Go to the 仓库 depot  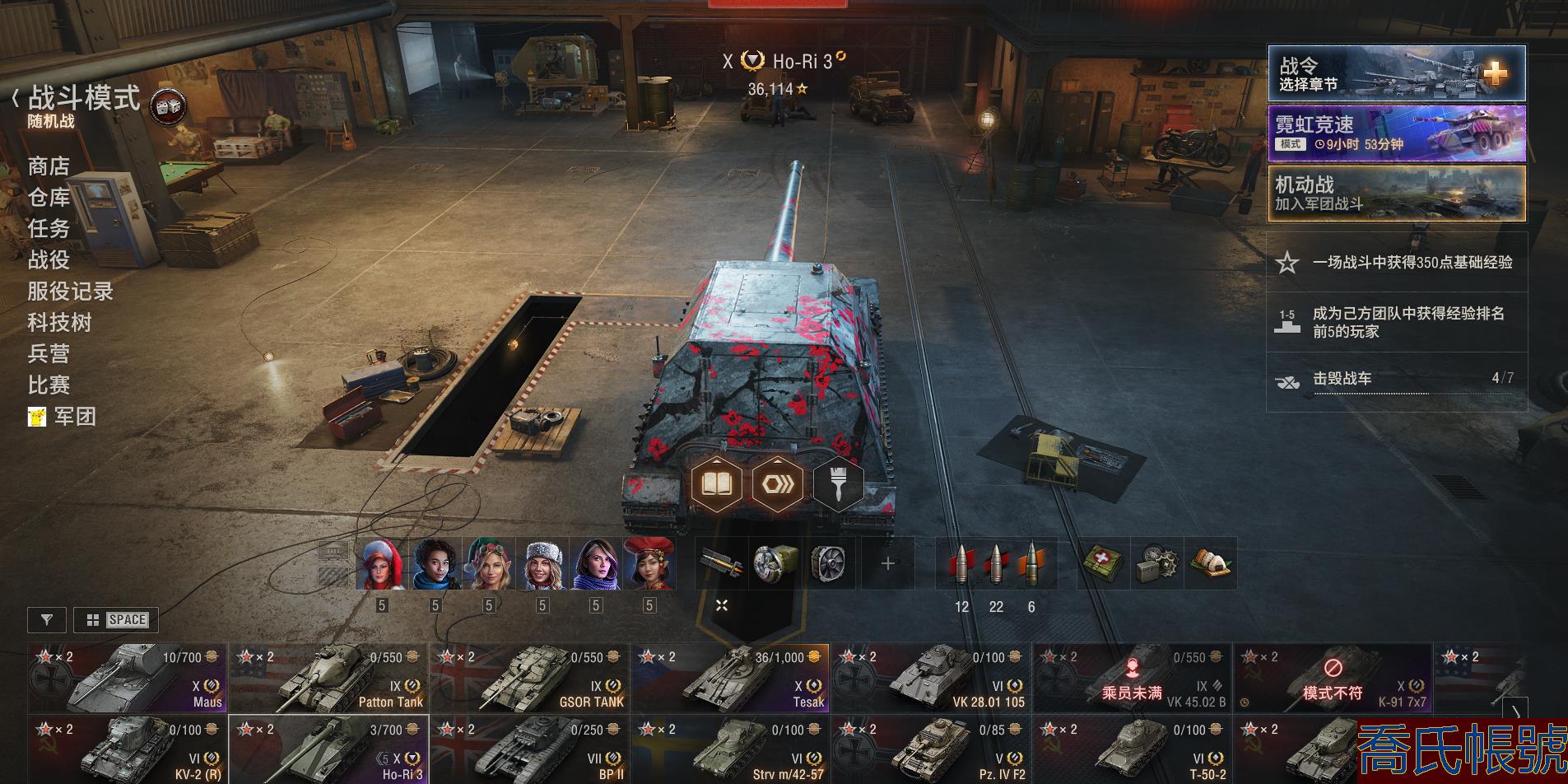pyautogui.click(x=49, y=198)
